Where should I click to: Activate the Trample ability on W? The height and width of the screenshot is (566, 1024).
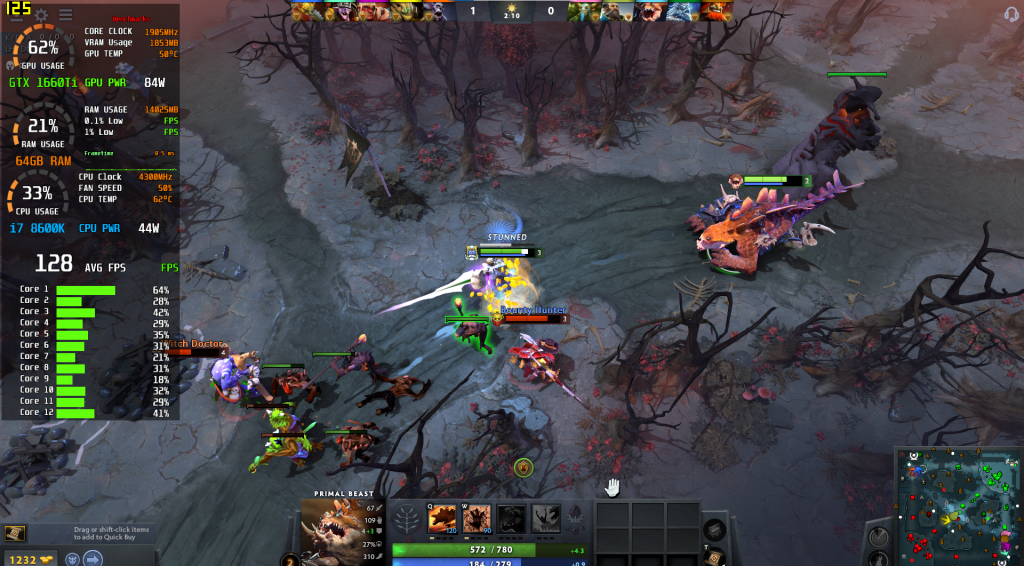pyautogui.click(x=476, y=518)
